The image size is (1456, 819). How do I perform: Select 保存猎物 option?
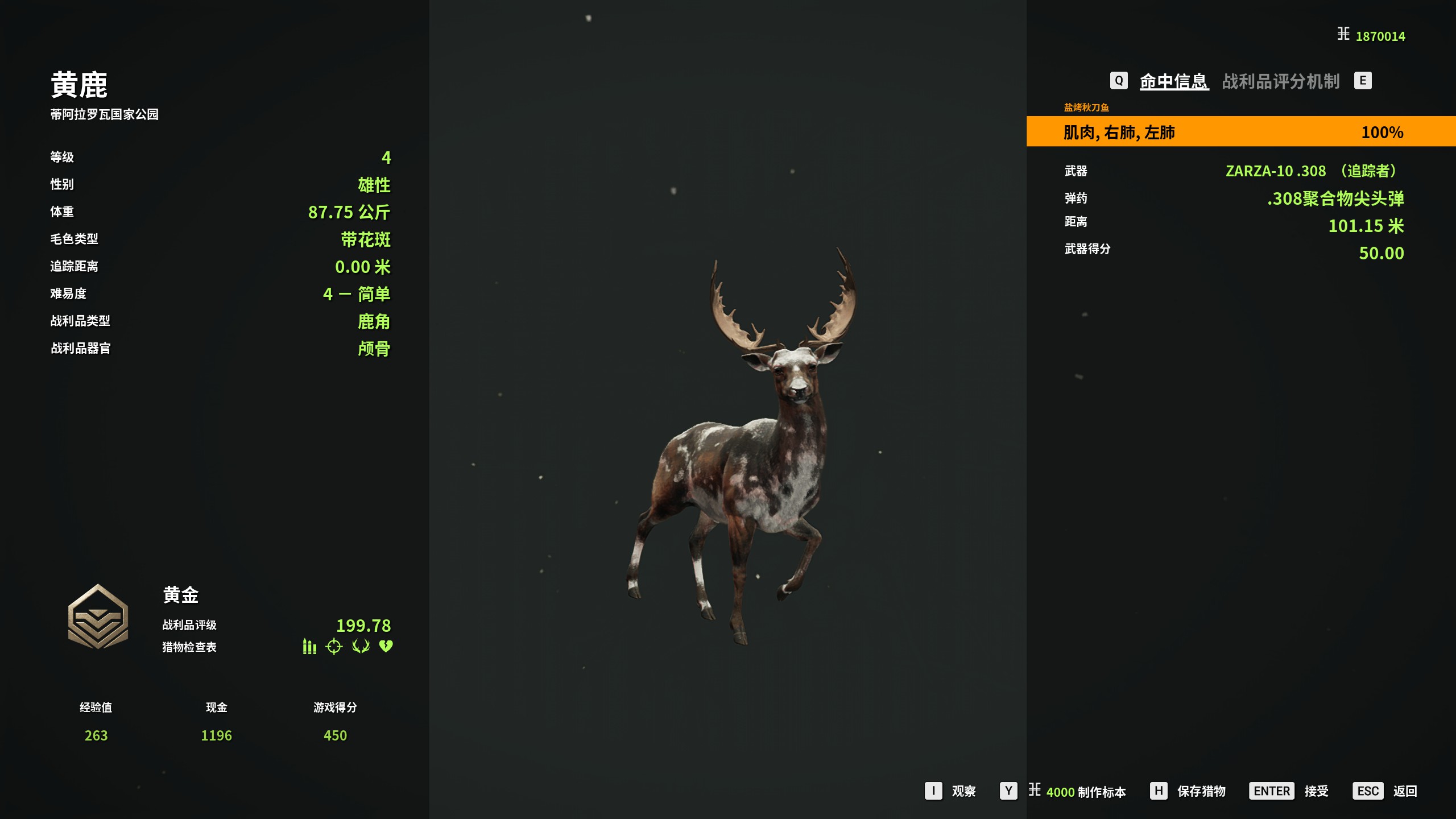(1201, 791)
